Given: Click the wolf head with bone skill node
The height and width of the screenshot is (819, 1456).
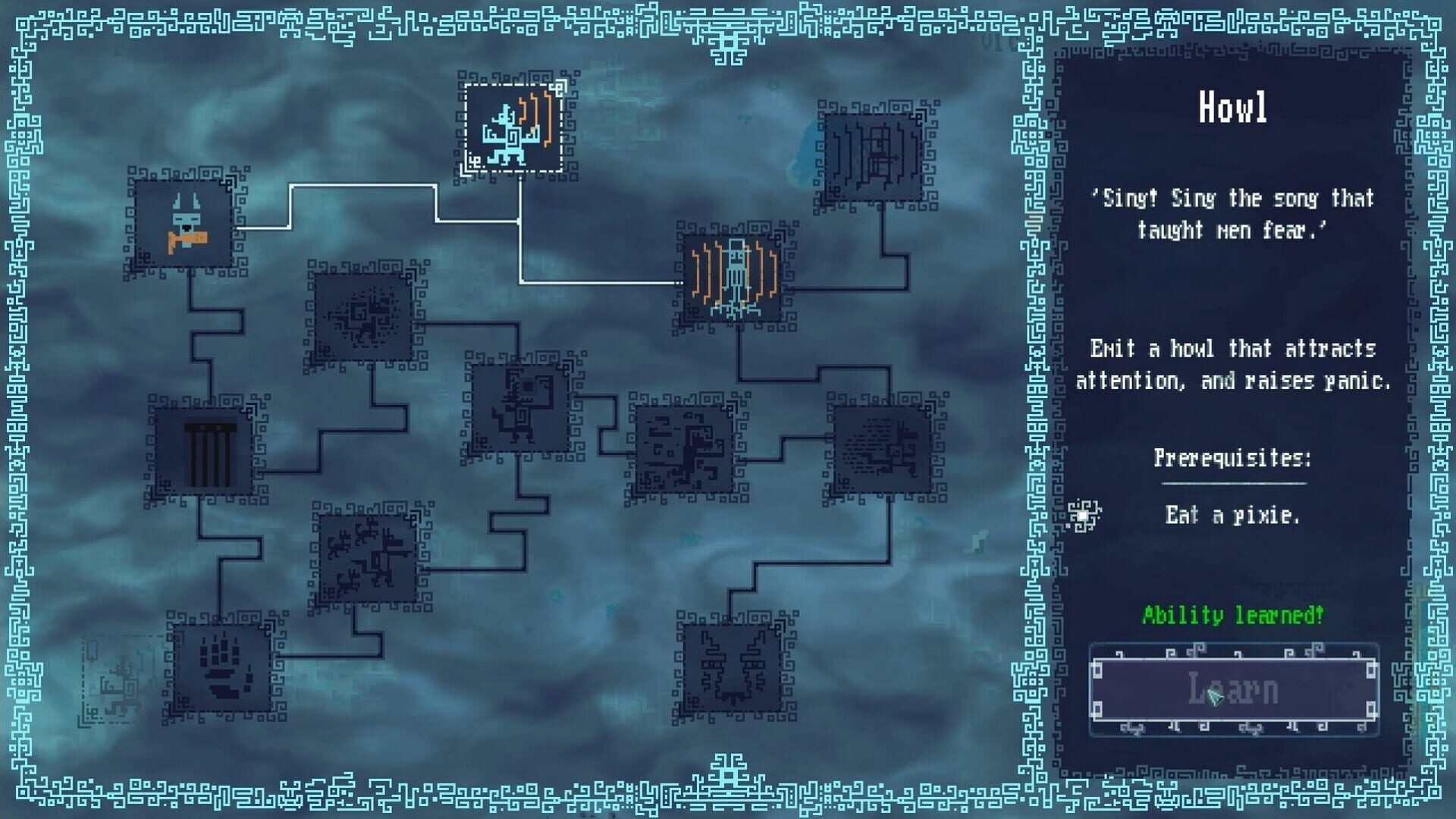Looking at the screenshot, I should click(x=182, y=224).
